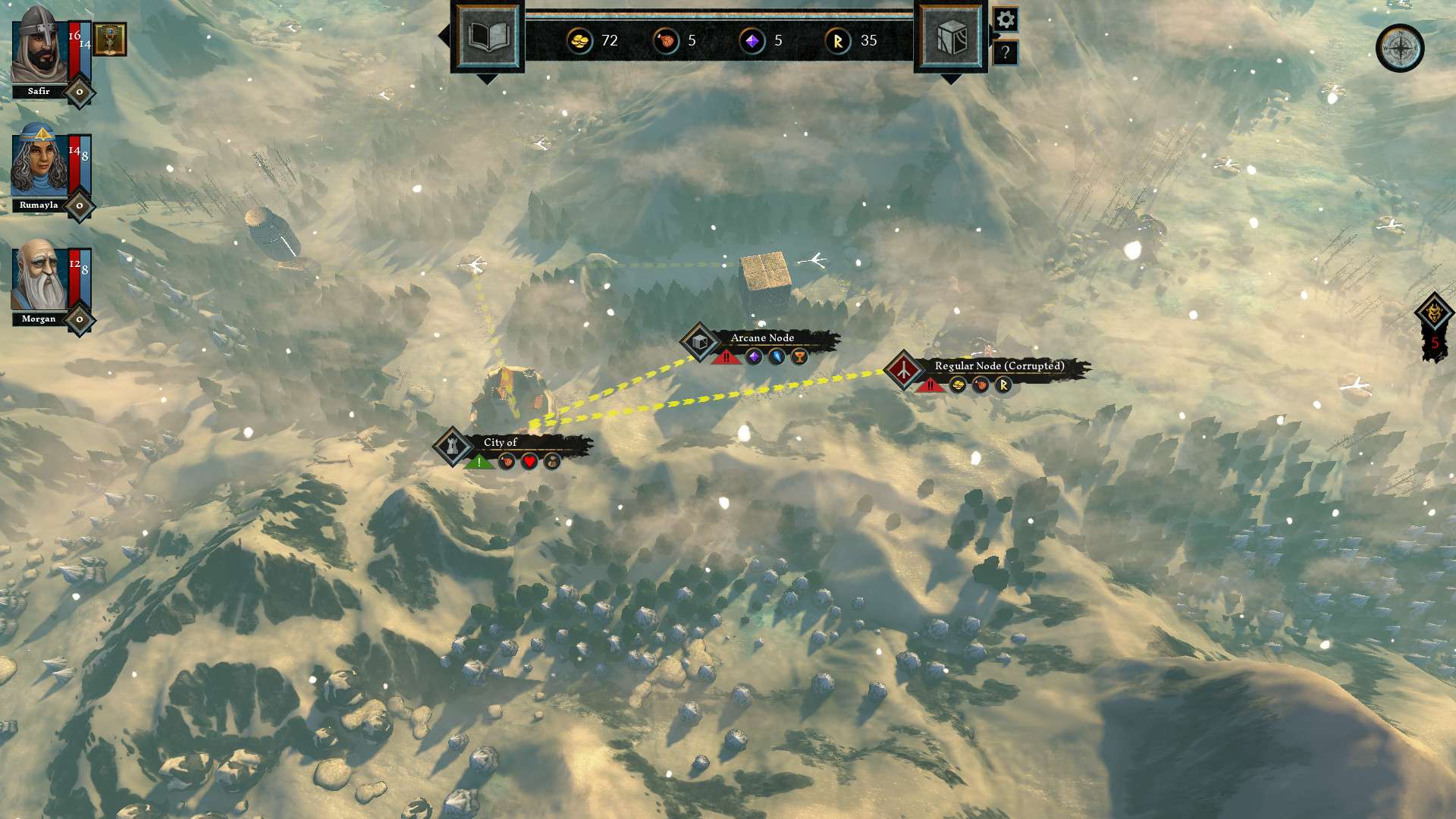Open the golden item icon beside Safir
1456x819 pixels.
[x=110, y=39]
